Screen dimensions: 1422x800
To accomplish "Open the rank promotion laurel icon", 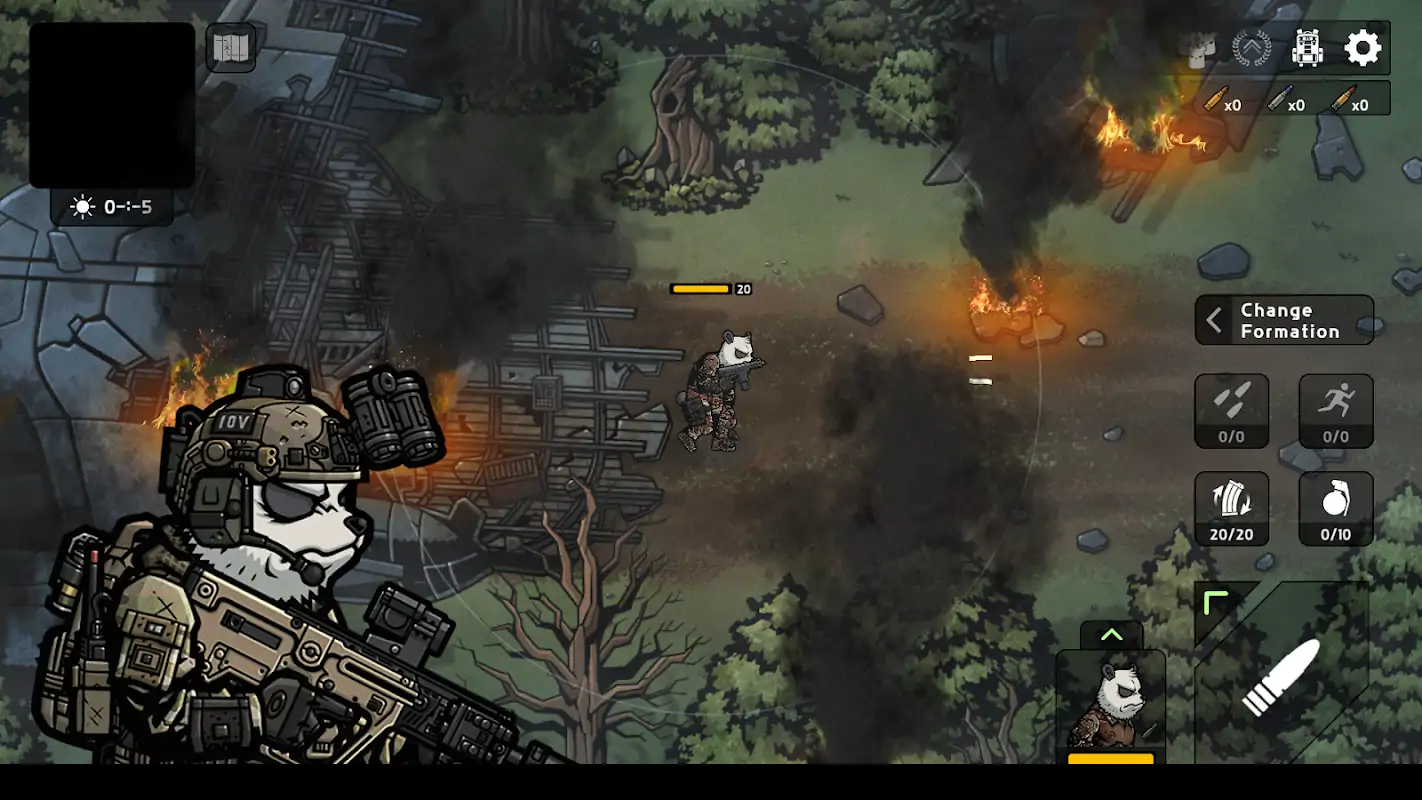I will [x=1251, y=48].
